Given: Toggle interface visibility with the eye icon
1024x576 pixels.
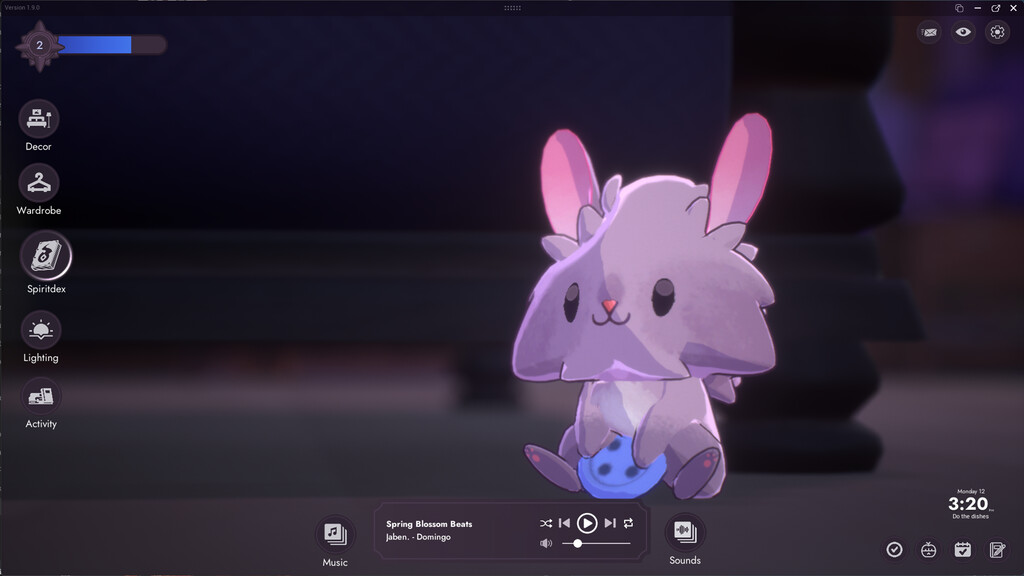Looking at the screenshot, I should coord(963,32).
